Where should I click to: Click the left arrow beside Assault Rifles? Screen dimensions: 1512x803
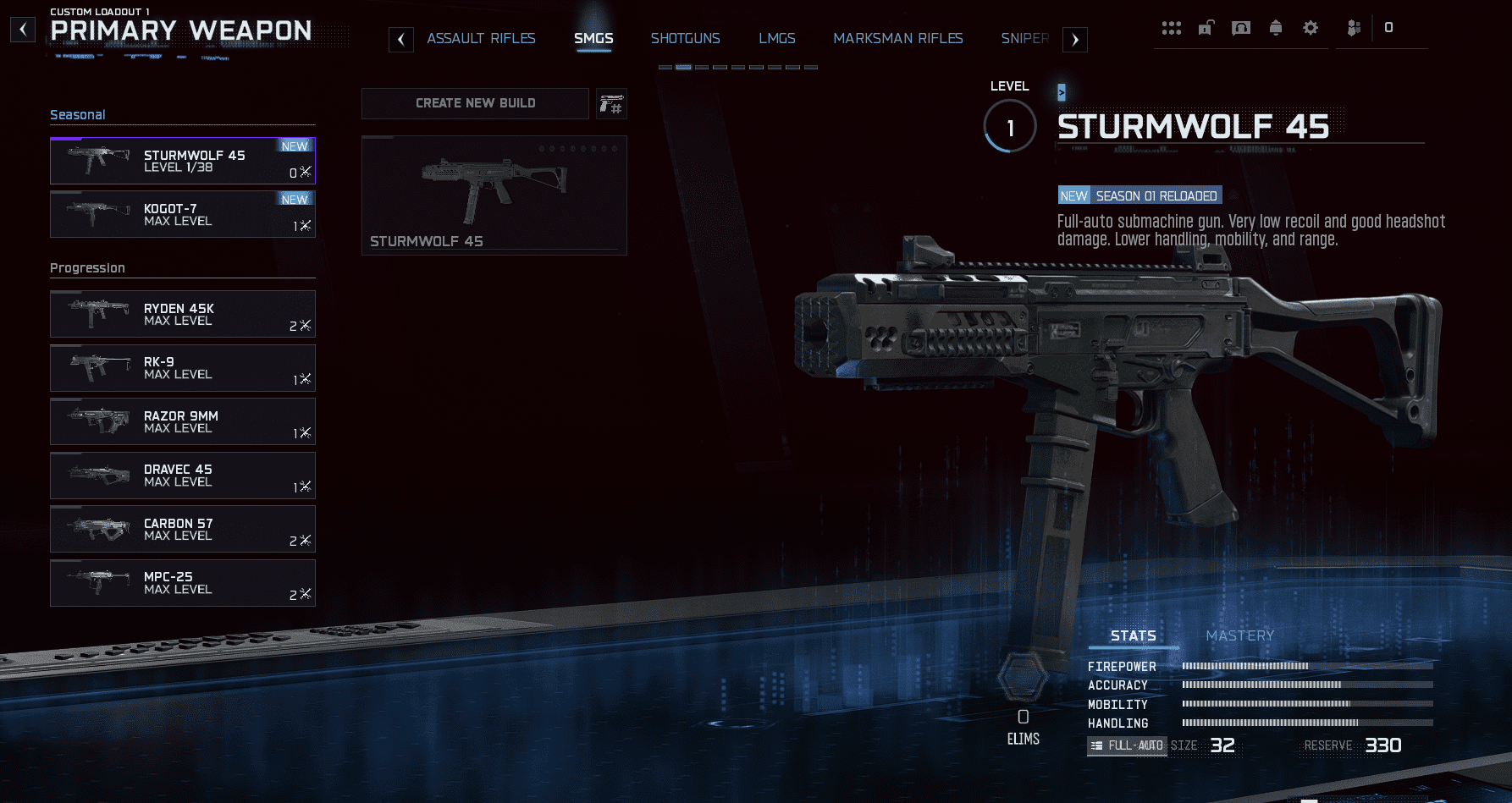click(401, 40)
